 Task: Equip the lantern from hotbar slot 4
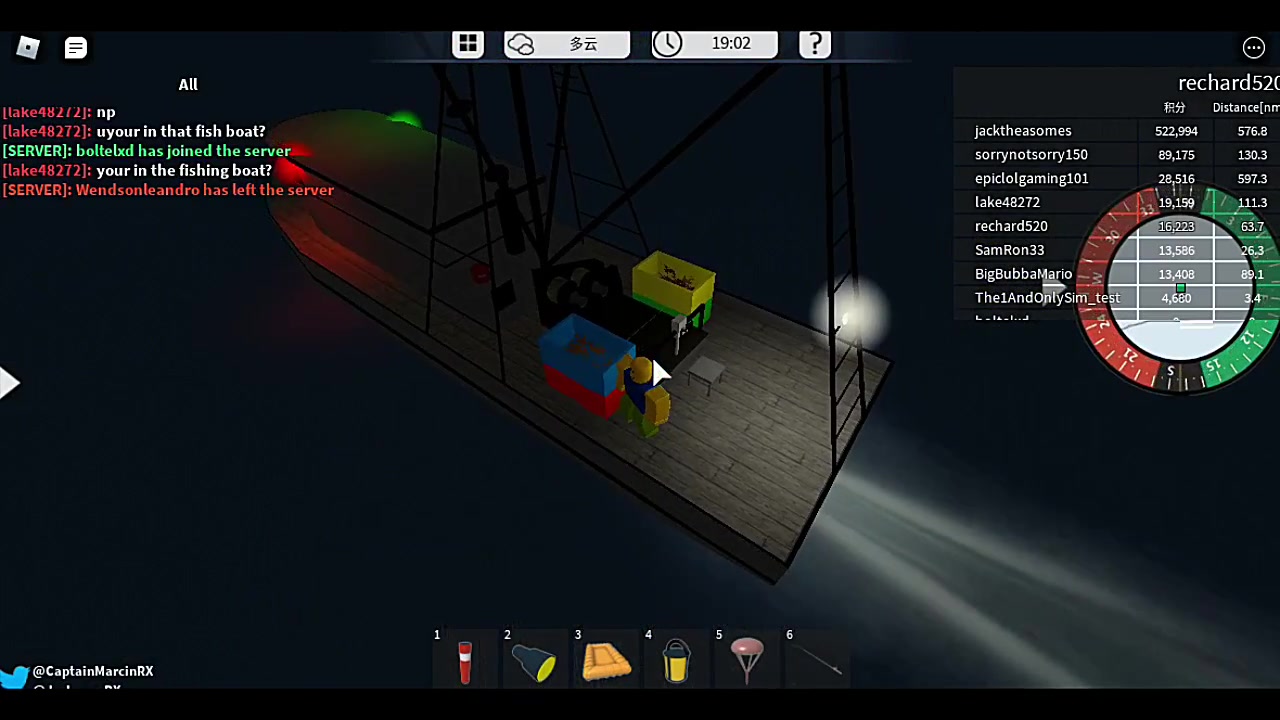pos(676,660)
